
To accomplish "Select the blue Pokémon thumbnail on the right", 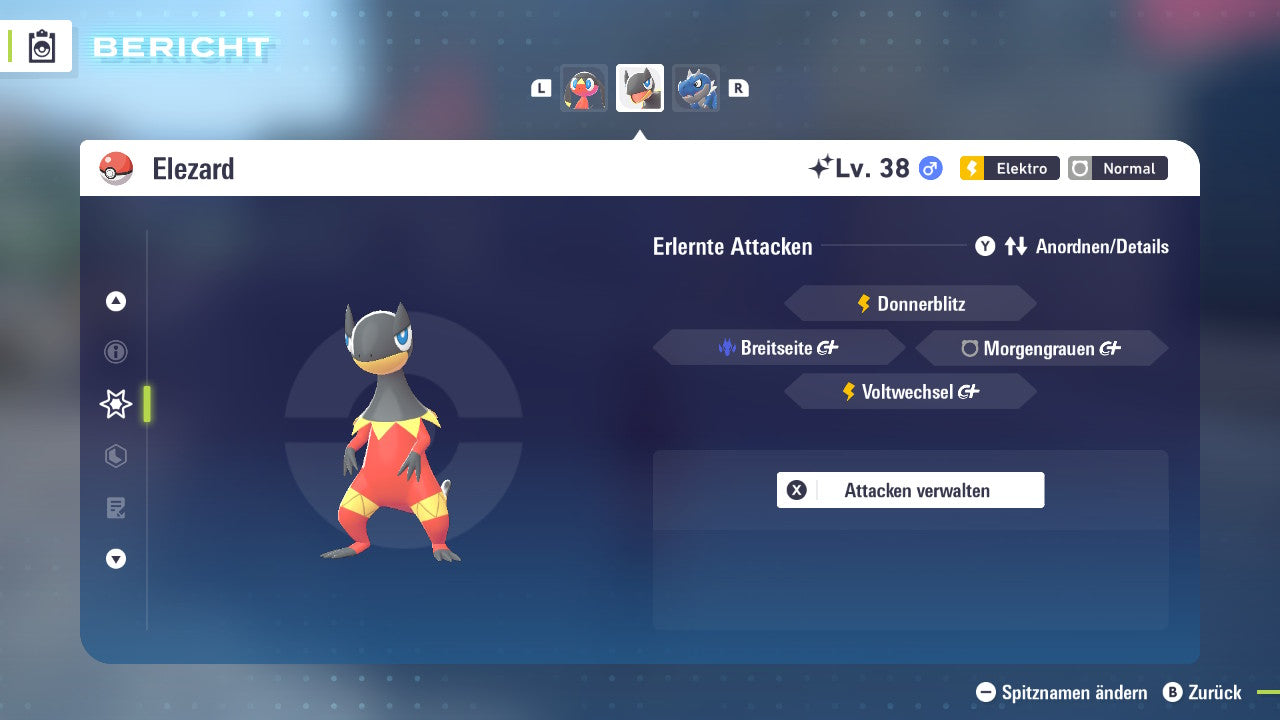I will coord(696,88).
